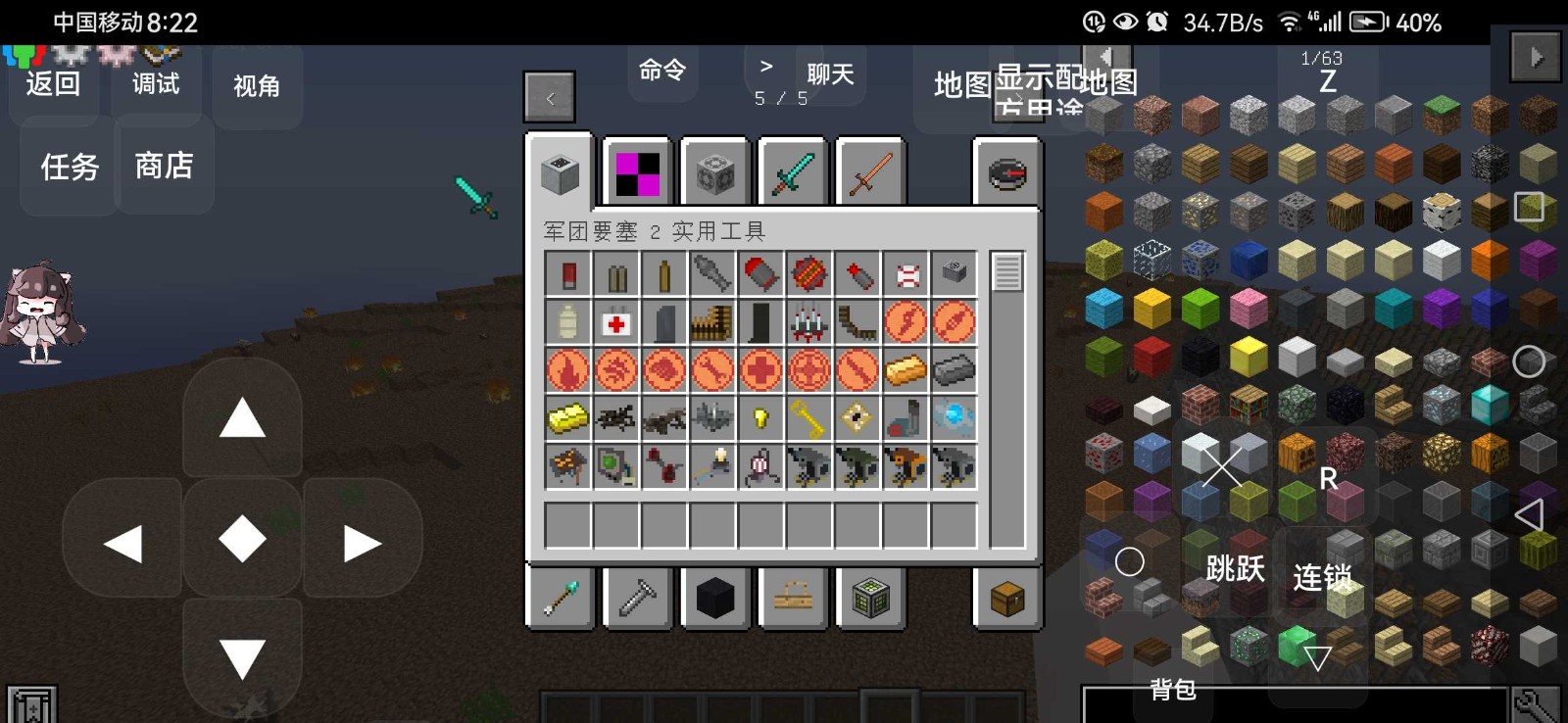Open the 商店 shop
Screen dimensions: 1568x723
164,166
